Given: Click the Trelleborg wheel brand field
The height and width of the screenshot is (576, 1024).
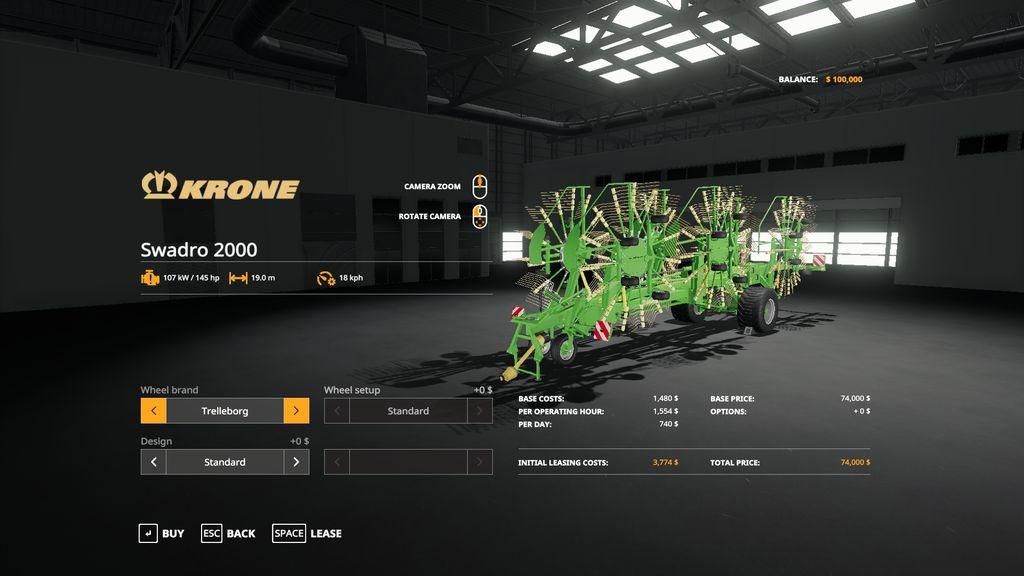Looking at the screenshot, I should 225,411.
